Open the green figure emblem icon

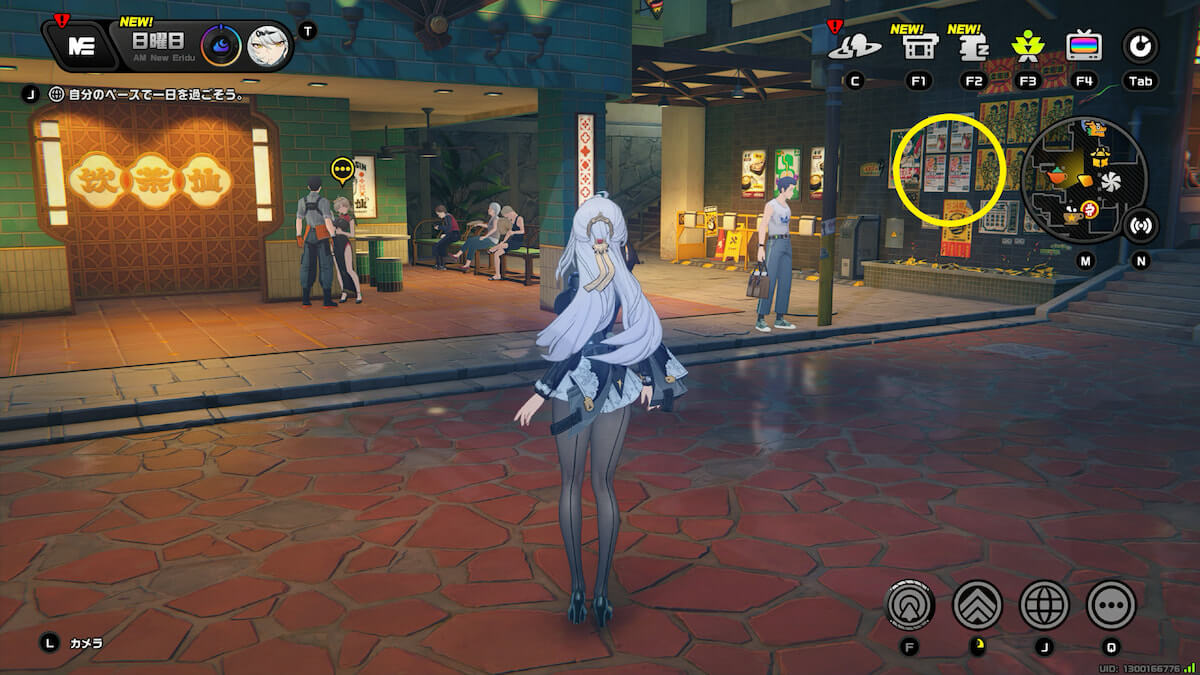tap(1026, 46)
